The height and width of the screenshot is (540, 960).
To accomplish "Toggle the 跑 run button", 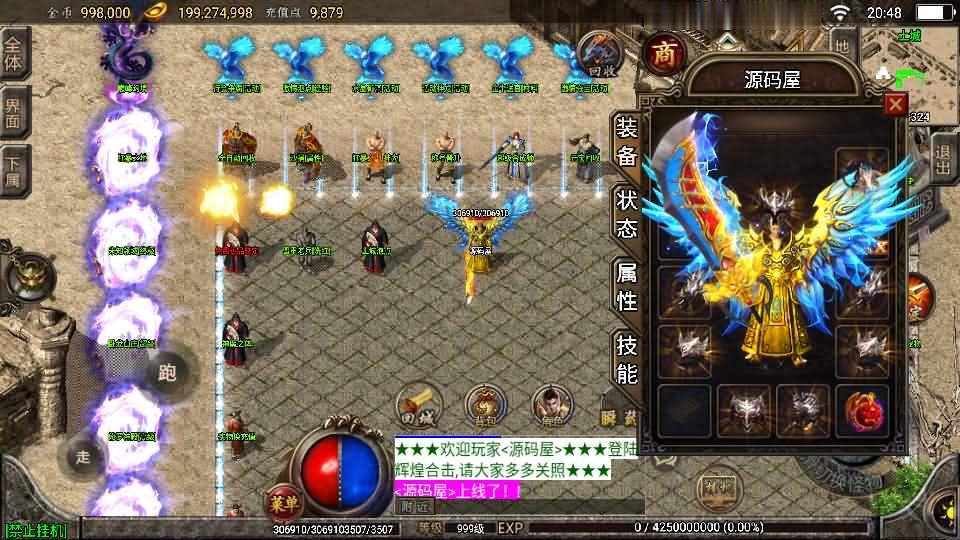I will (x=167, y=374).
